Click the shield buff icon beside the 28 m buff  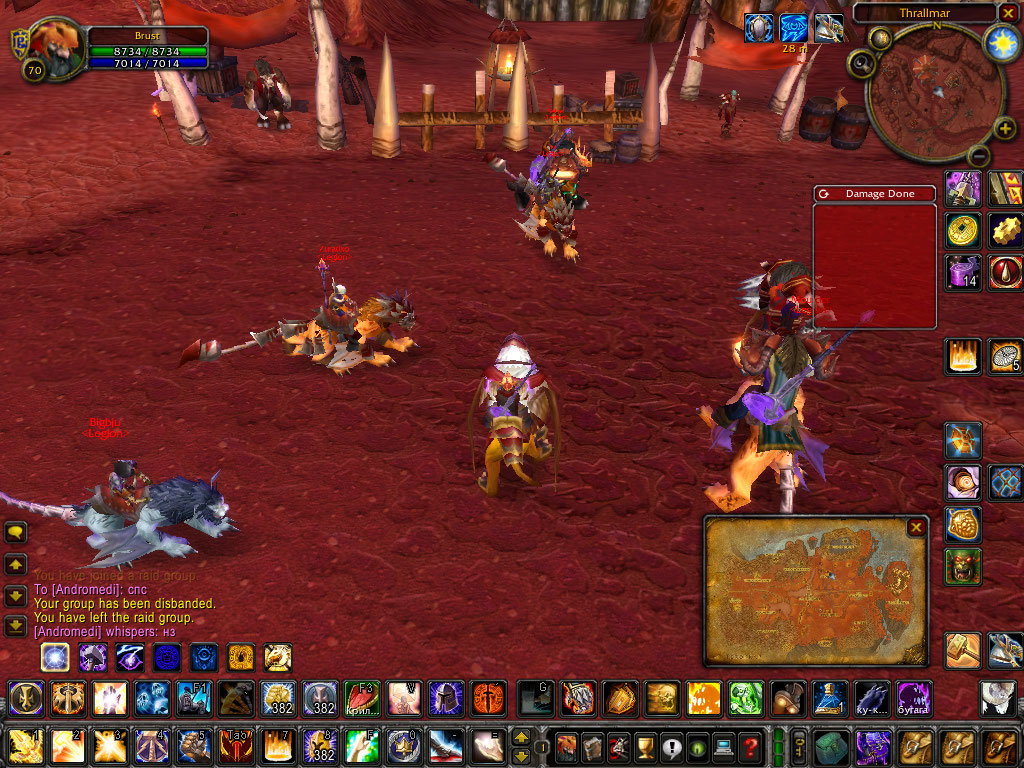pos(758,28)
